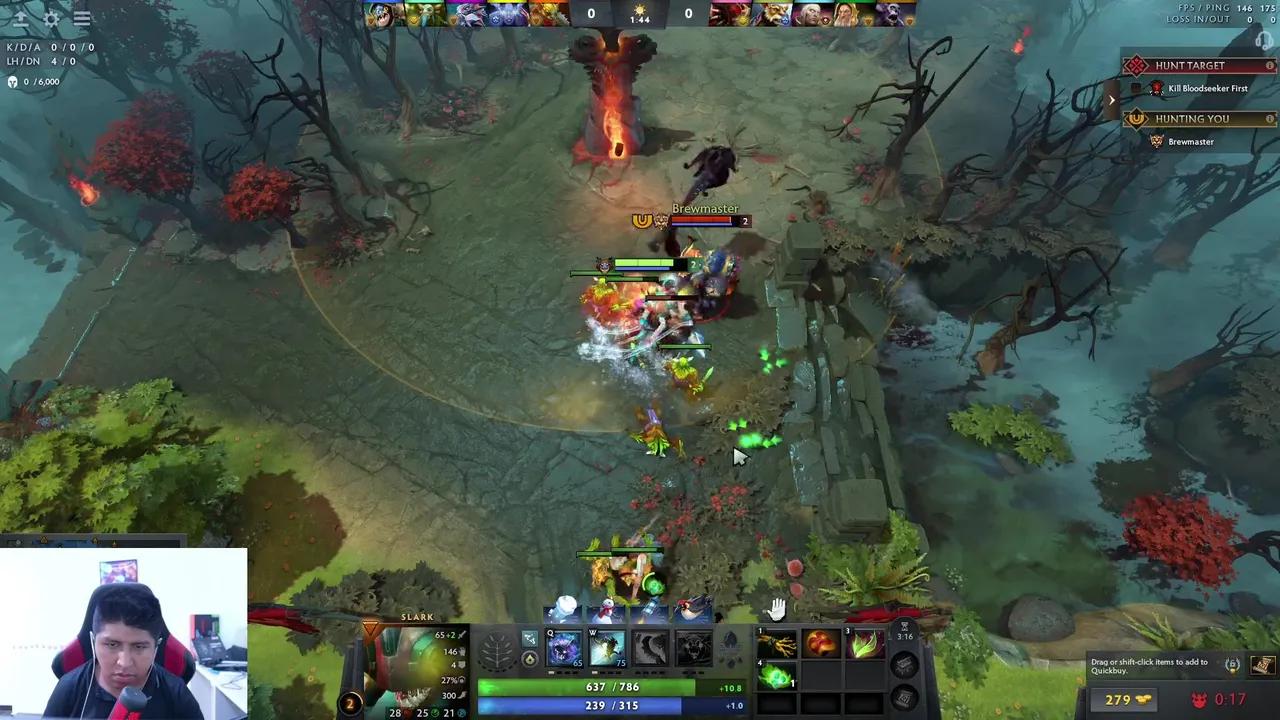Select the Essence Shift ability icon
The image size is (1280, 720).
point(650,648)
